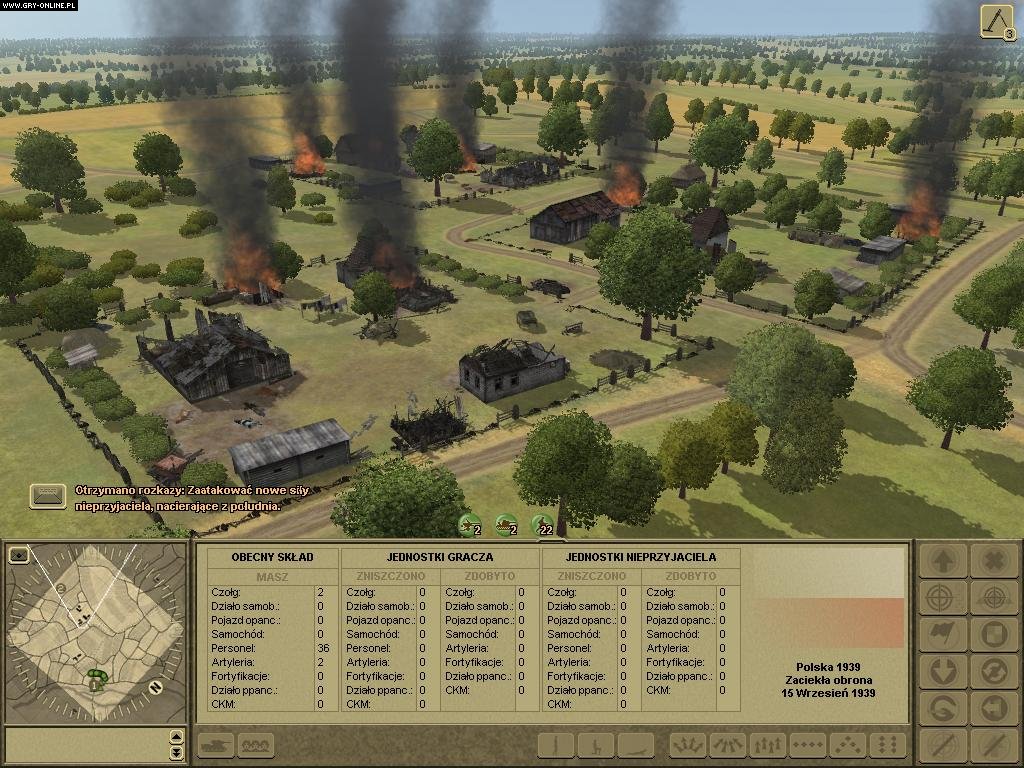This screenshot has height=768, width=1024.
Task: Click the circular double-arrow swap button
Action: point(992,671)
